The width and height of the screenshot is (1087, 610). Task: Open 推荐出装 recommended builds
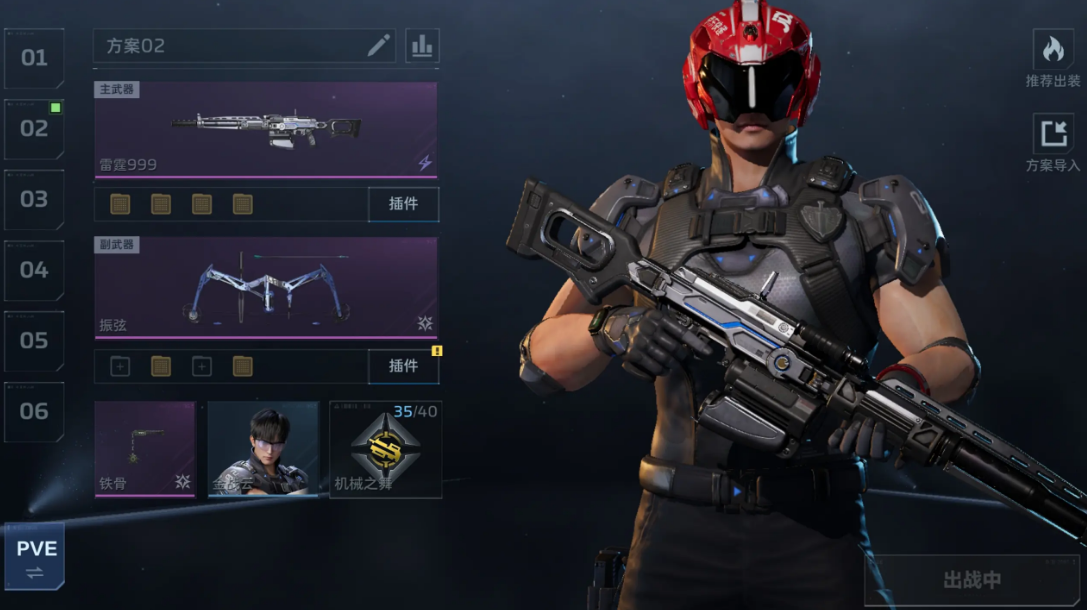tap(1053, 58)
